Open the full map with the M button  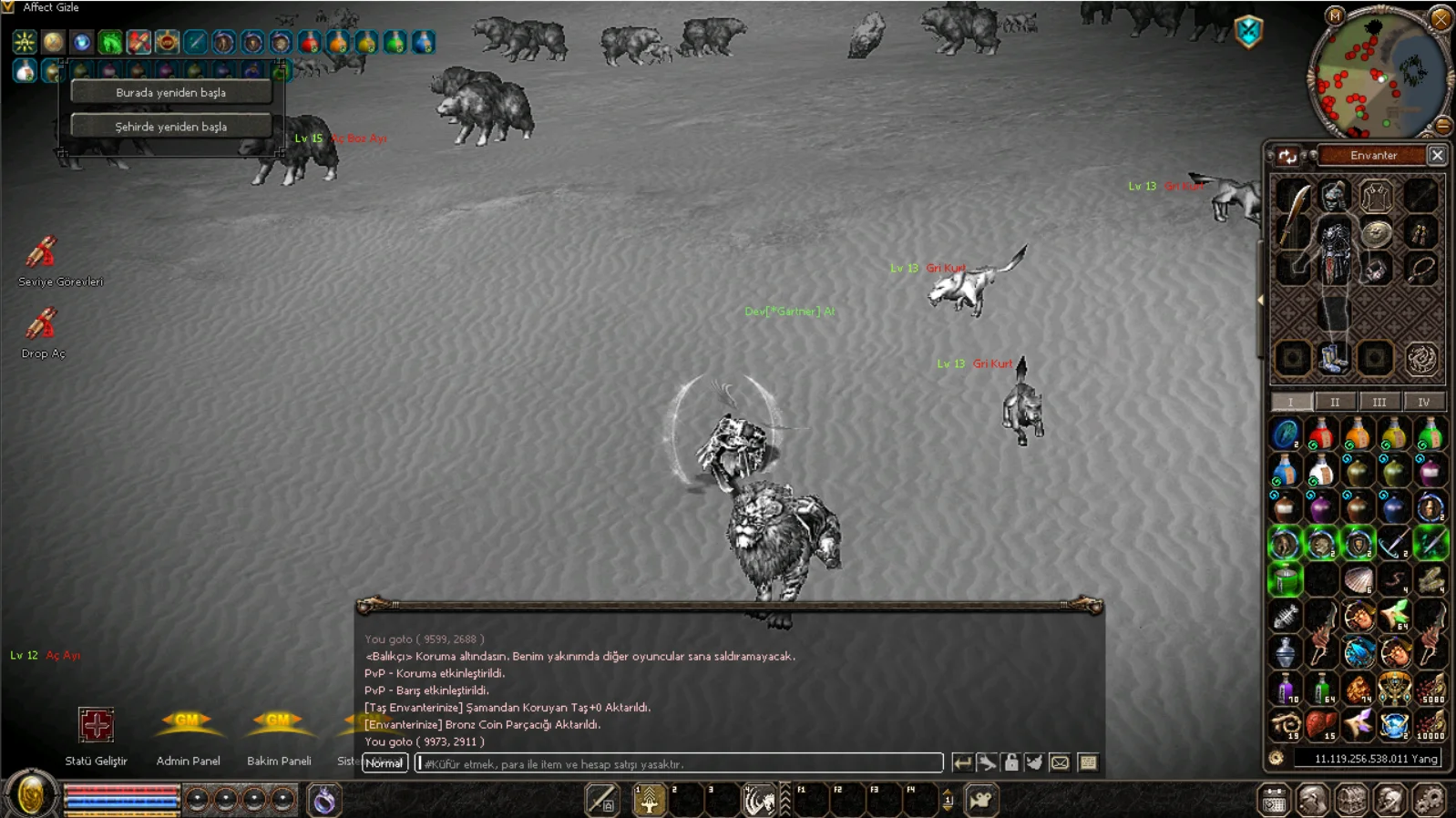1335,15
